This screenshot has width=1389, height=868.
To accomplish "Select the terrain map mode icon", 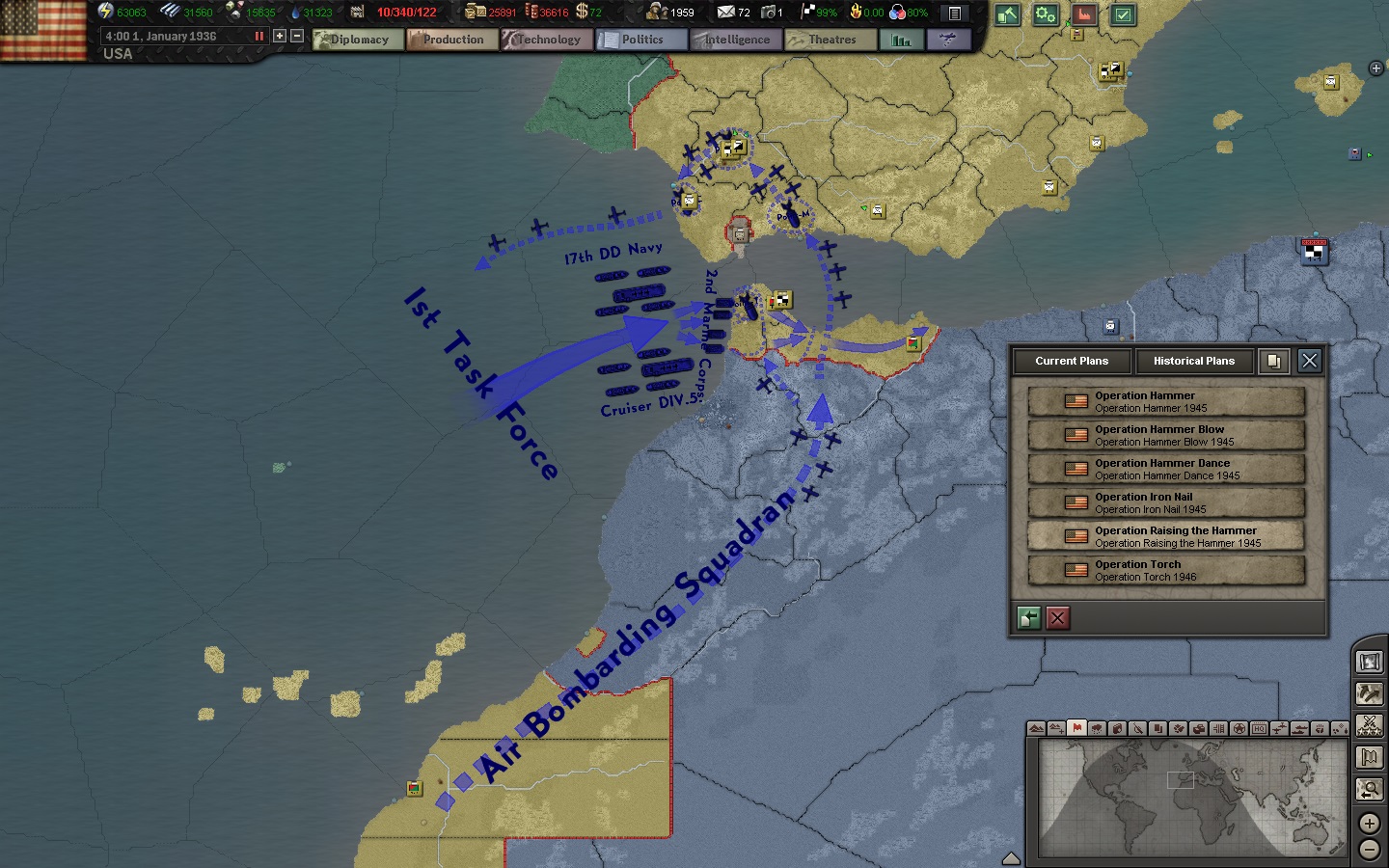I will [x=1036, y=729].
